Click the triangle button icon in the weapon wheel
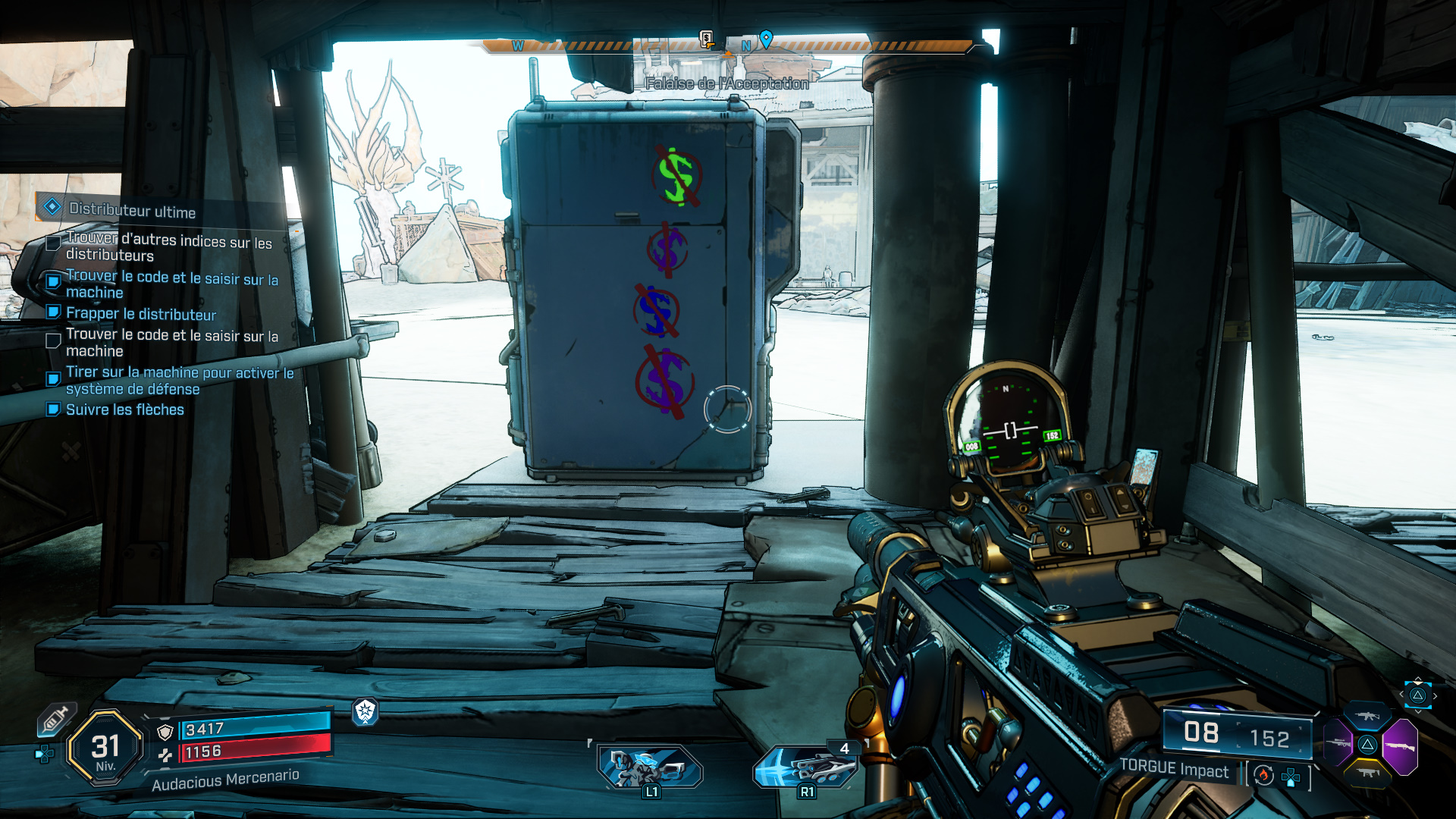Viewport: 1456px width, 819px height. [1367, 745]
